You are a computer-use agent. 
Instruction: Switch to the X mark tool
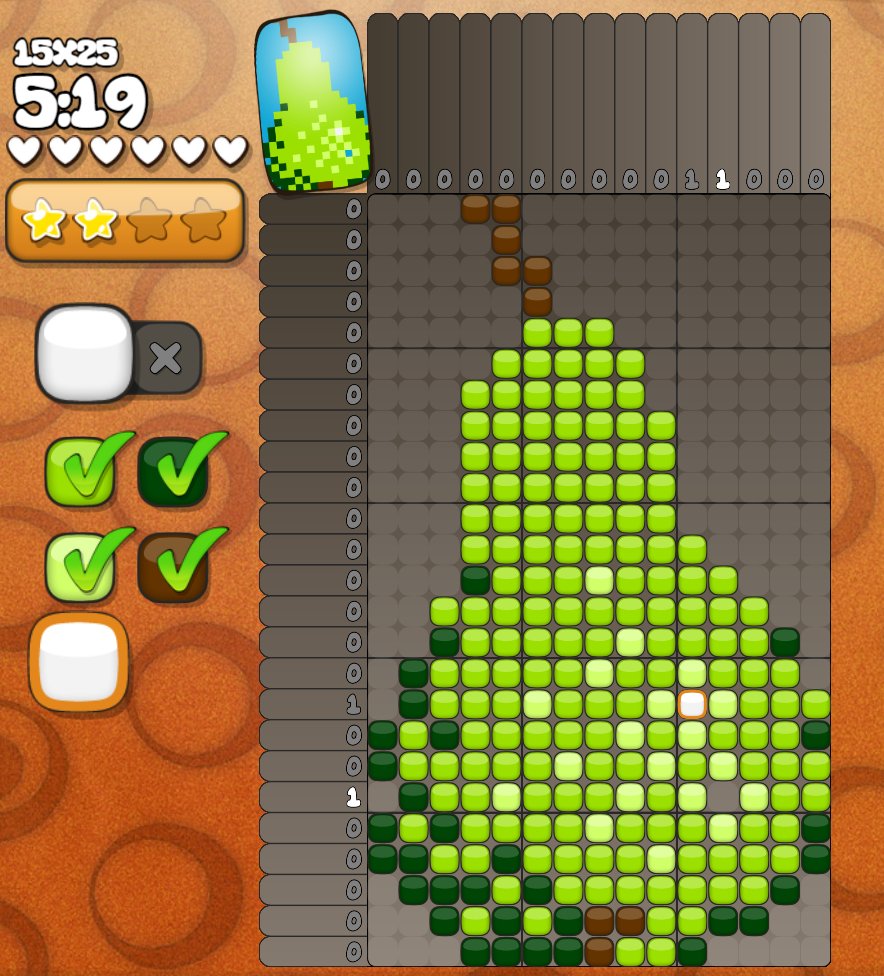[x=166, y=357]
